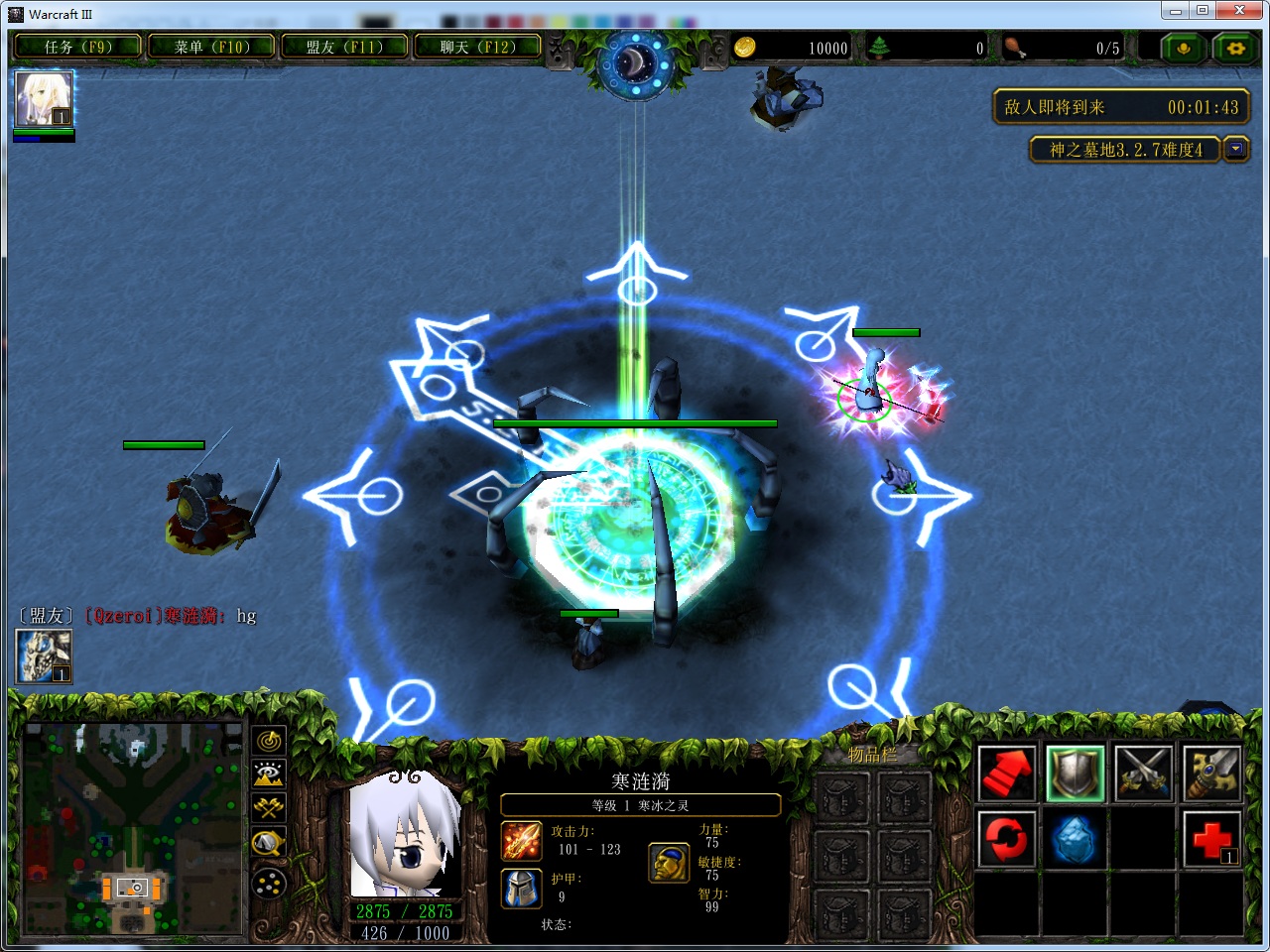Open the 任务 (F9) quests menu

pos(77,47)
